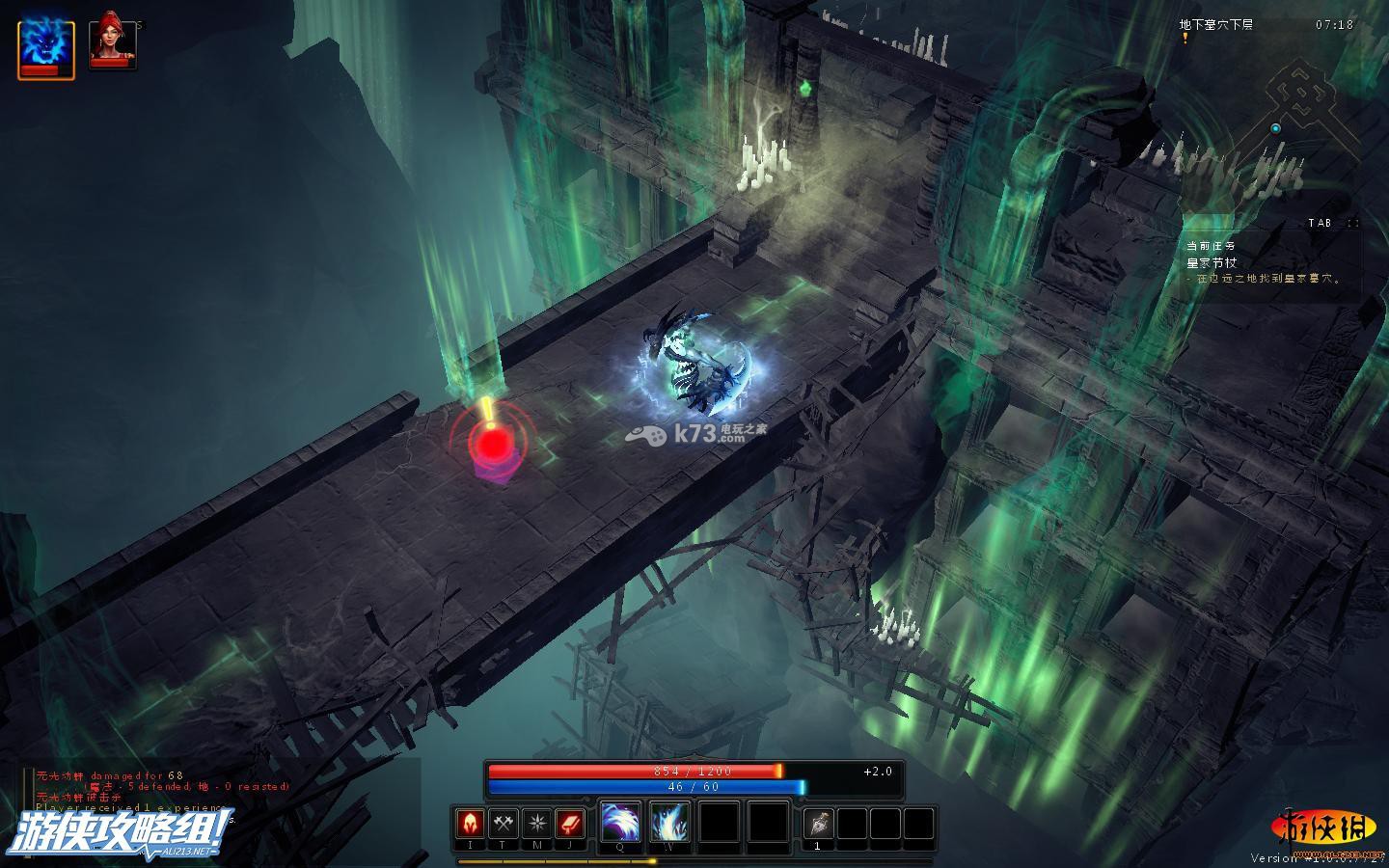Activate the purple slash skill on Q
This screenshot has width=1389, height=868.
[x=620, y=824]
